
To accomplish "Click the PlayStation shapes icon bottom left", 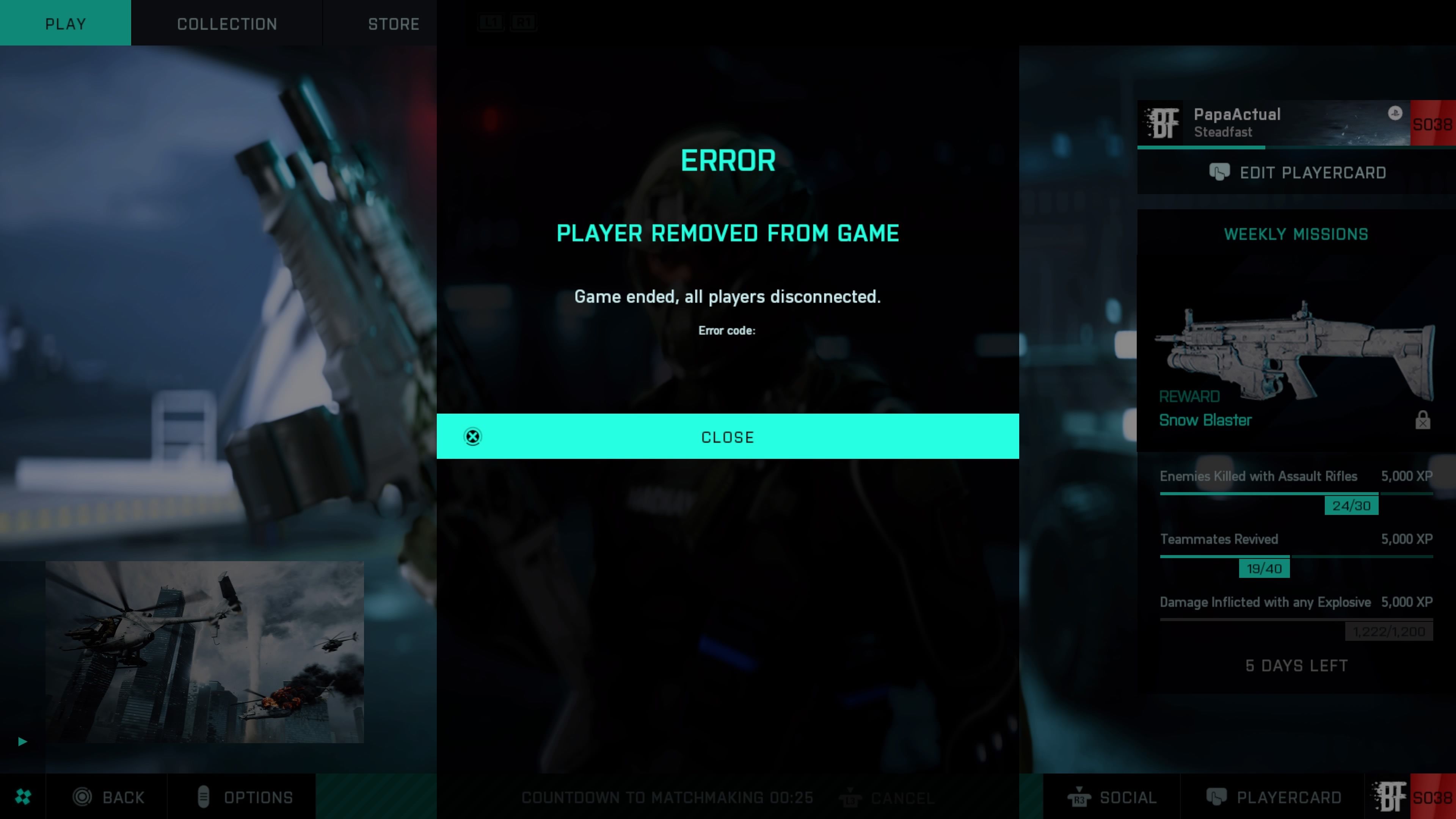I will [x=23, y=796].
